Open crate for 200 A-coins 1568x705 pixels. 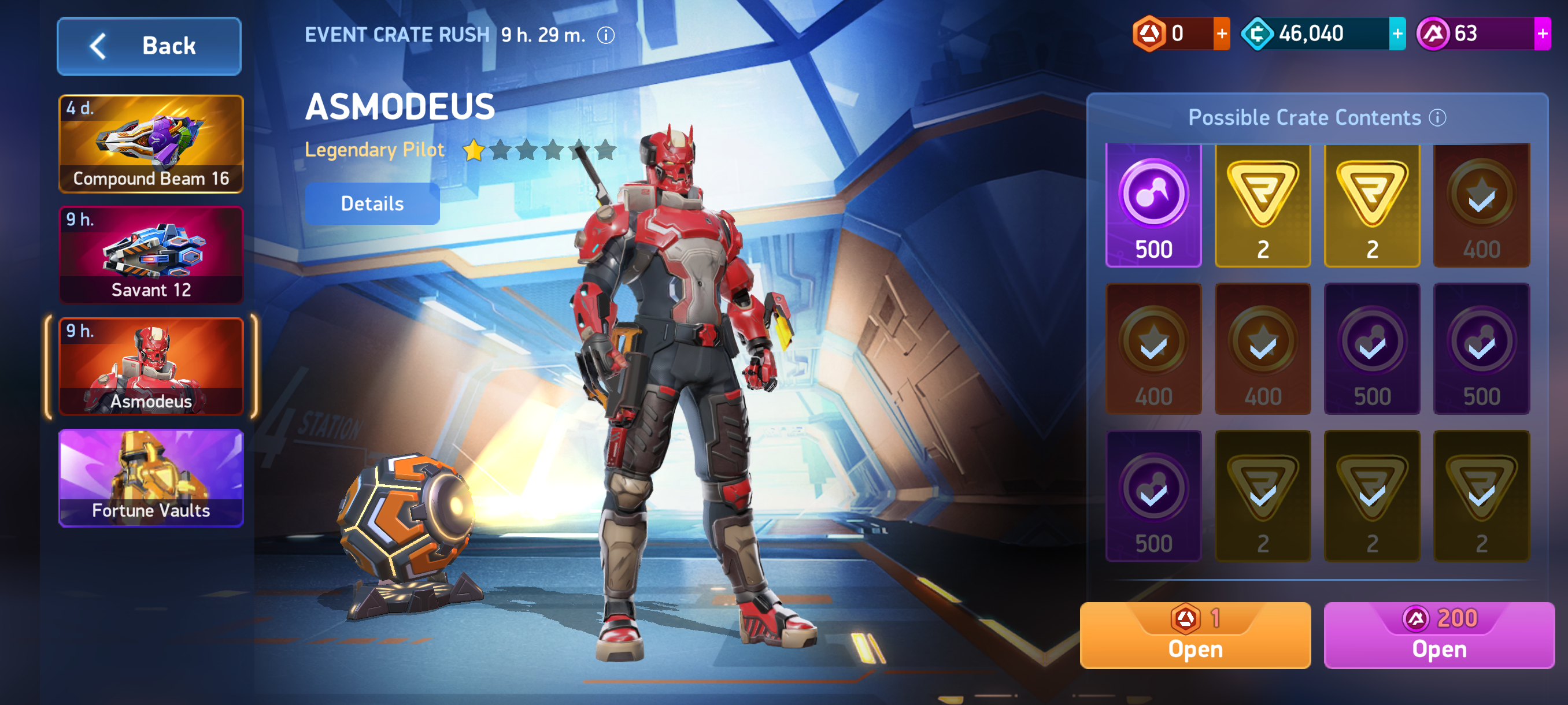1439,636
